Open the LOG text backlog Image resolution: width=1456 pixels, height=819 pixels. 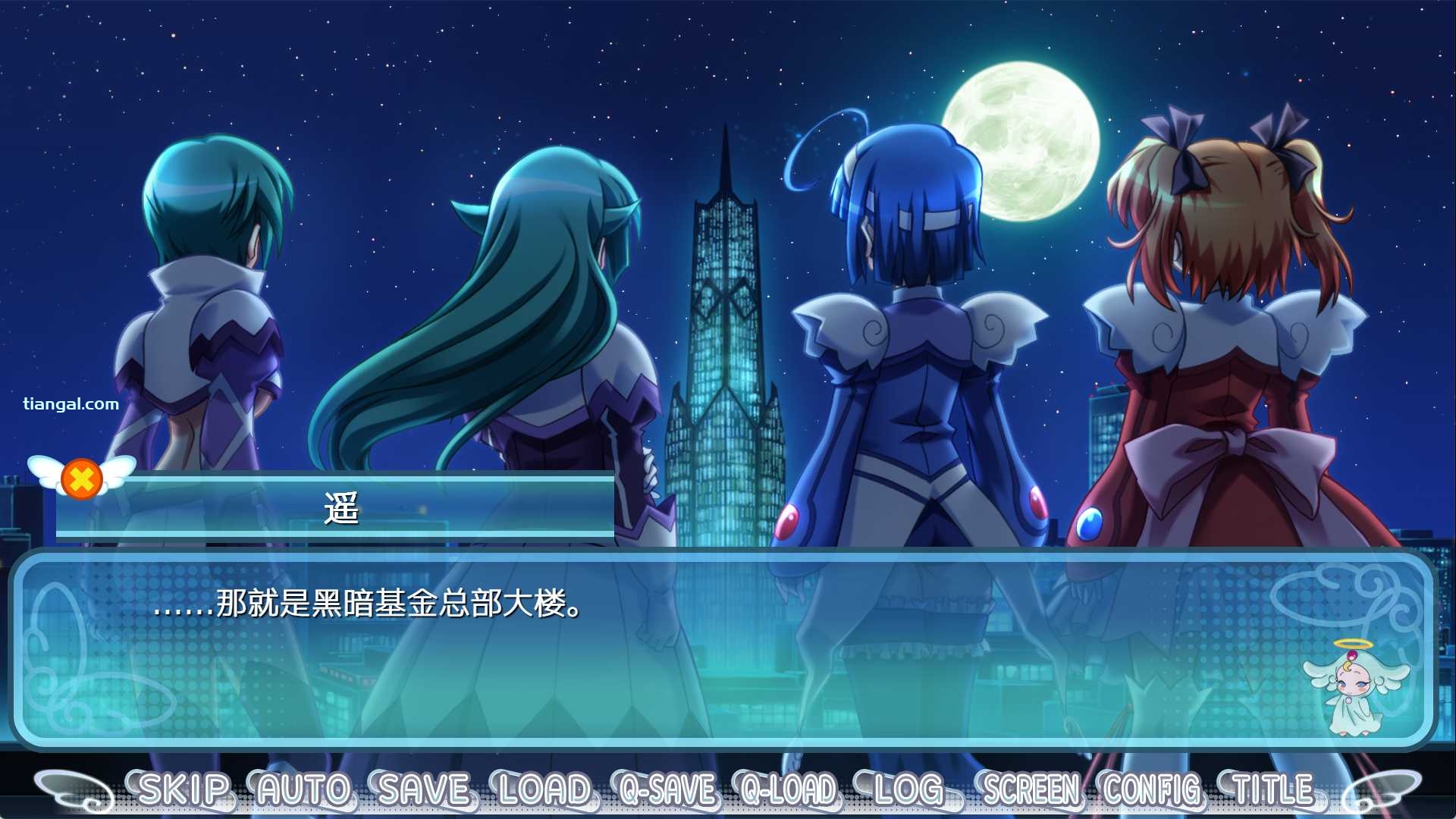(x=908, y=789)
